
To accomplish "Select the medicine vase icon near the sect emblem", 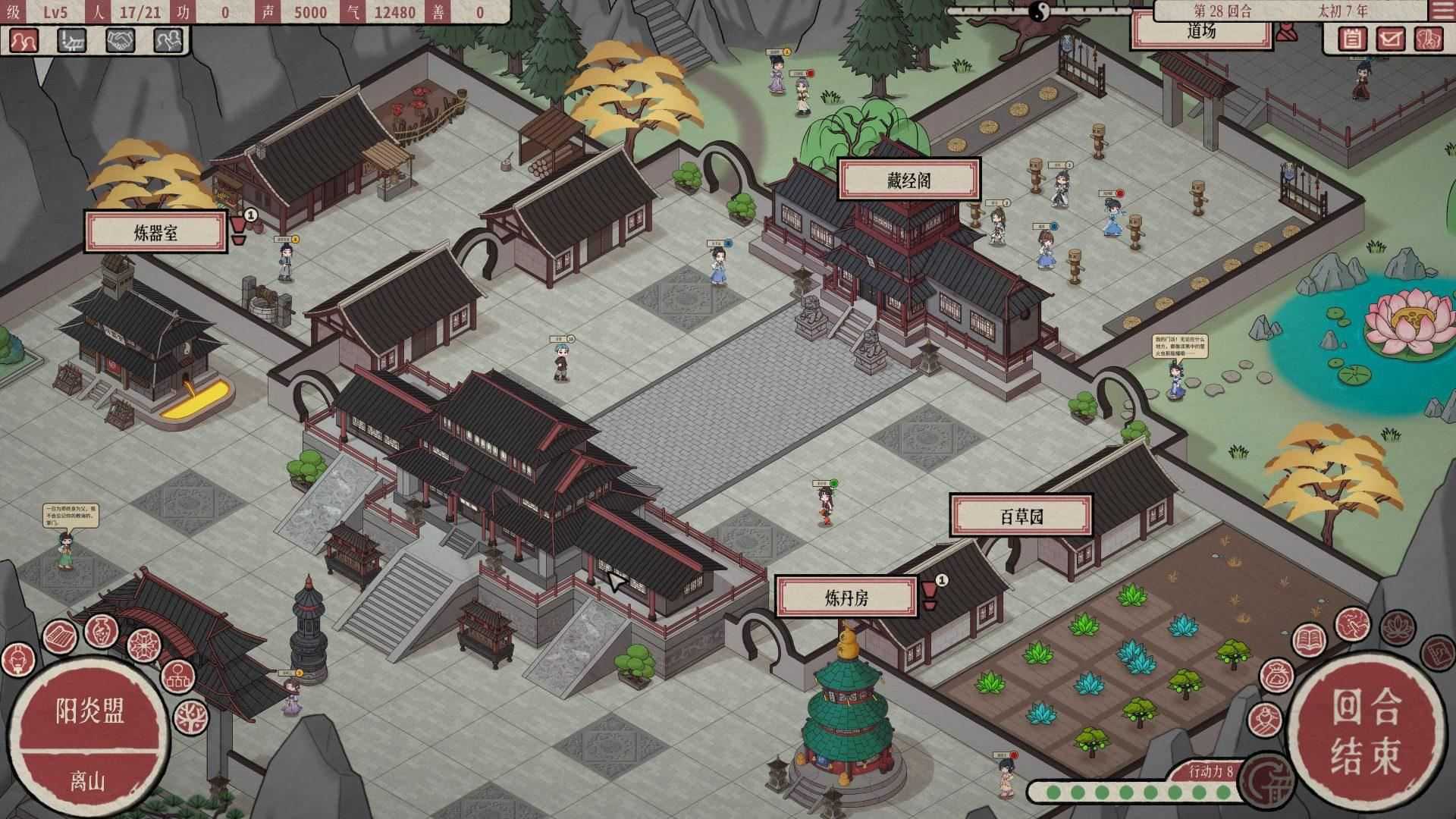I will pos(100,631).
